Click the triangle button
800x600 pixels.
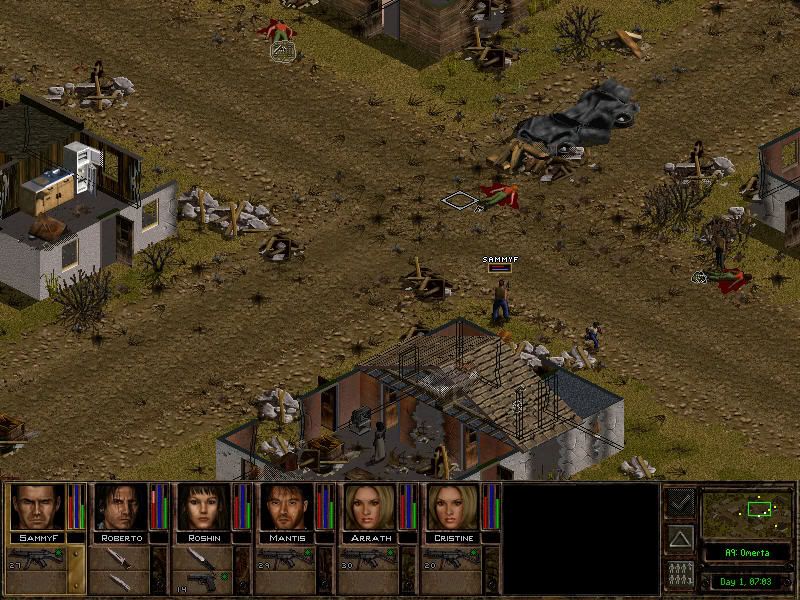[680, 539]
